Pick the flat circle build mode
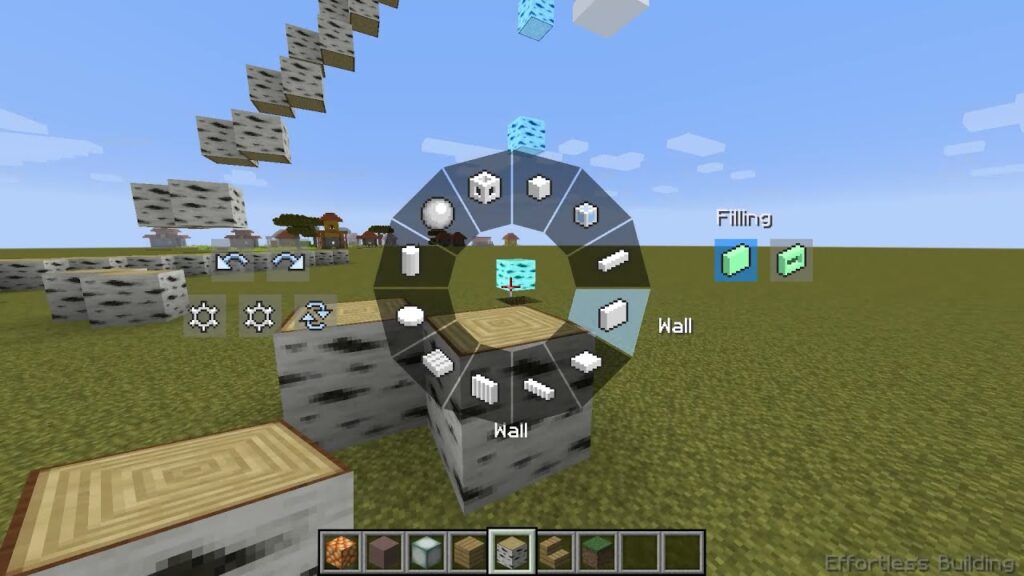 click(410, 316)
